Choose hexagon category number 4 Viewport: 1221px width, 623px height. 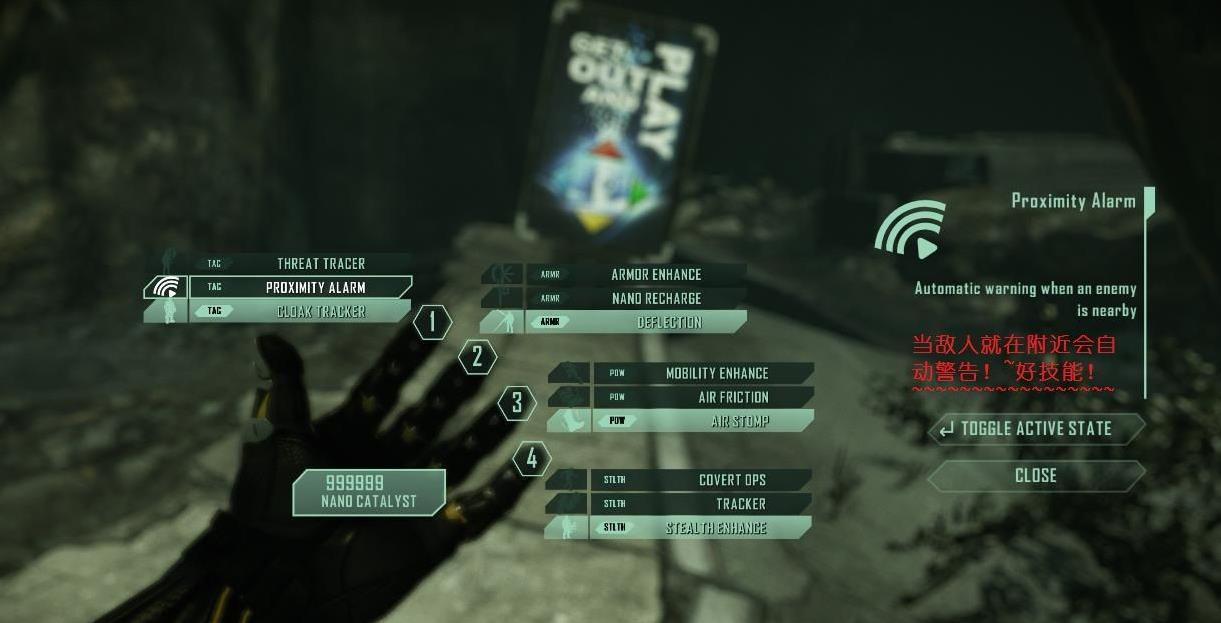(532, 459)
